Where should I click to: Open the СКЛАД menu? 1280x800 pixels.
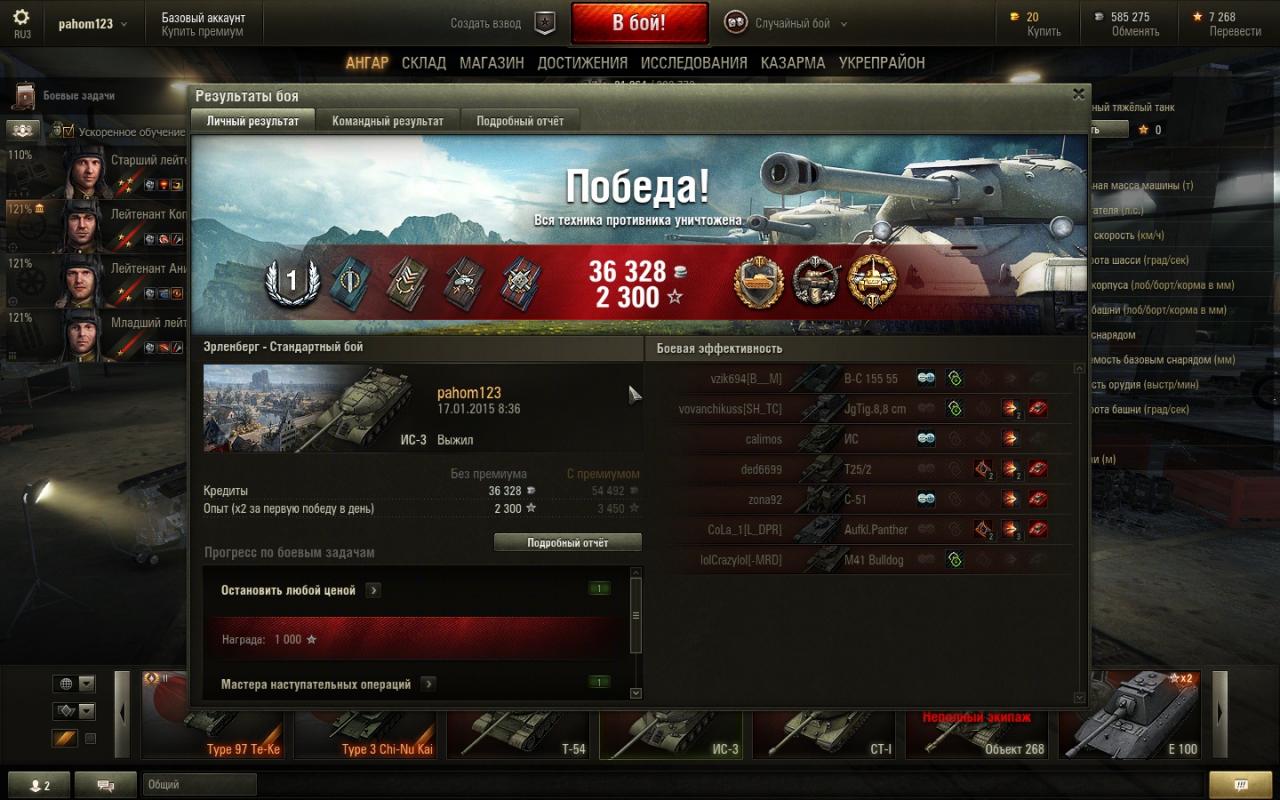point(424,63)
